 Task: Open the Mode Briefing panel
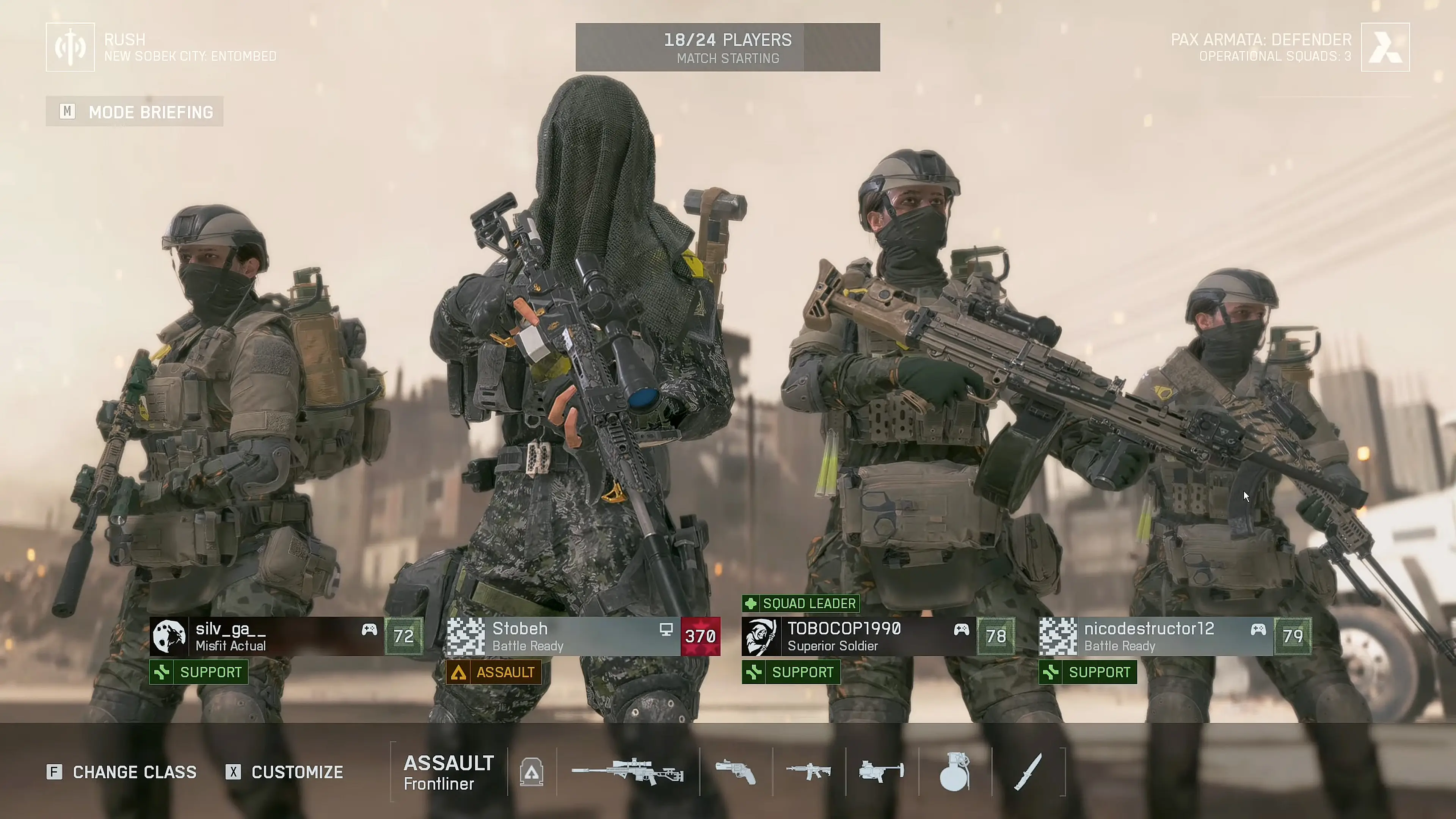click(x=135, y=112)
